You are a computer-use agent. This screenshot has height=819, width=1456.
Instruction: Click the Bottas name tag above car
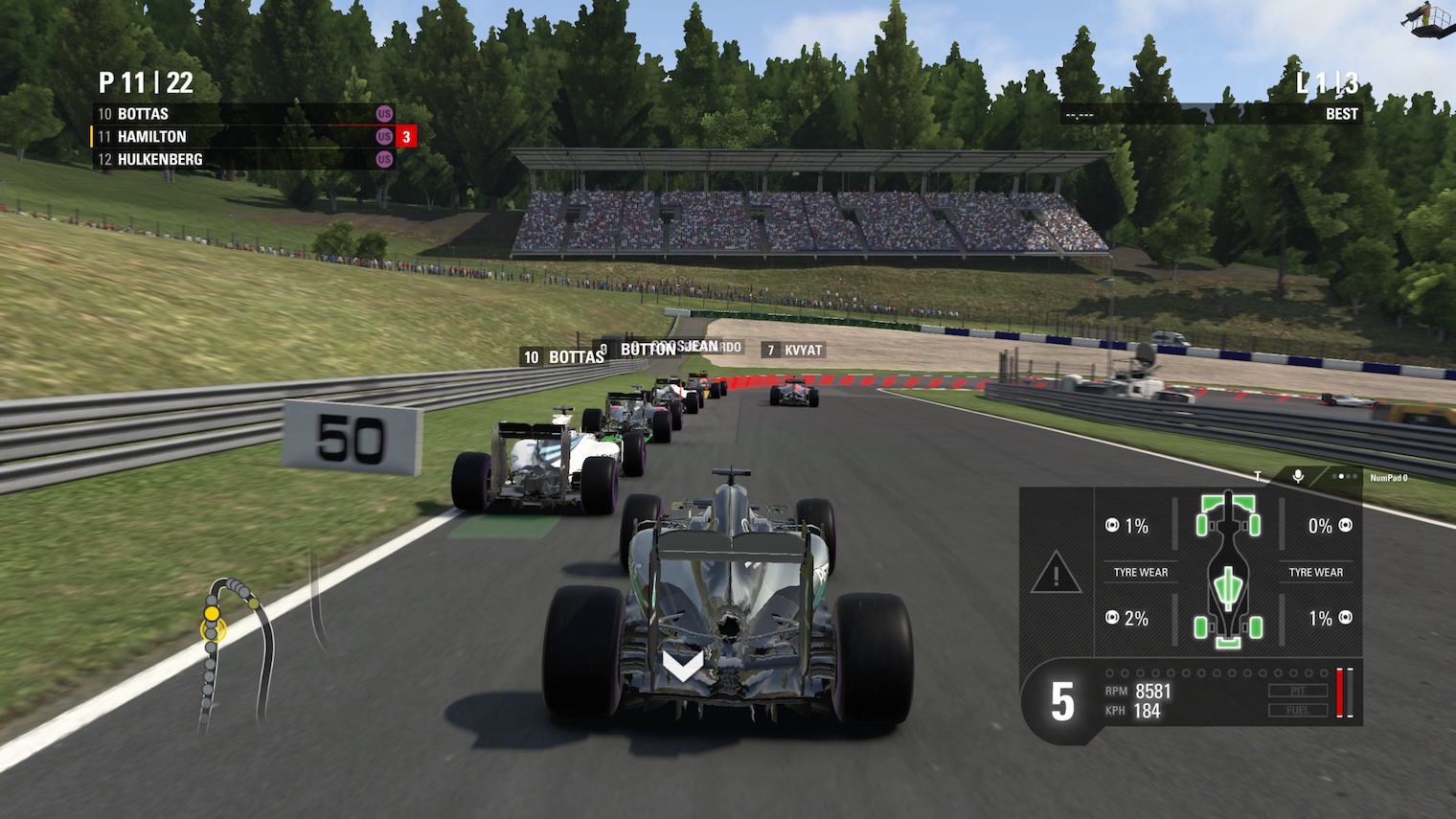coord(564,357)
